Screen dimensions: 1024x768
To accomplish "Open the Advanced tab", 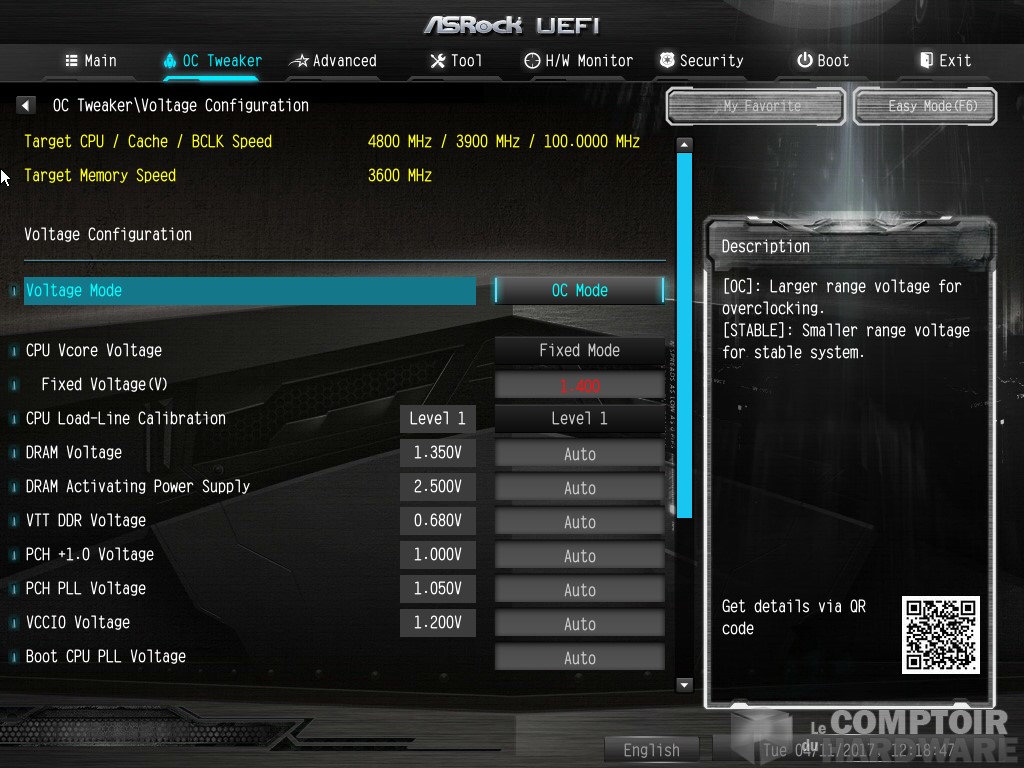I will pyautogui.click(x=333, y=61).
